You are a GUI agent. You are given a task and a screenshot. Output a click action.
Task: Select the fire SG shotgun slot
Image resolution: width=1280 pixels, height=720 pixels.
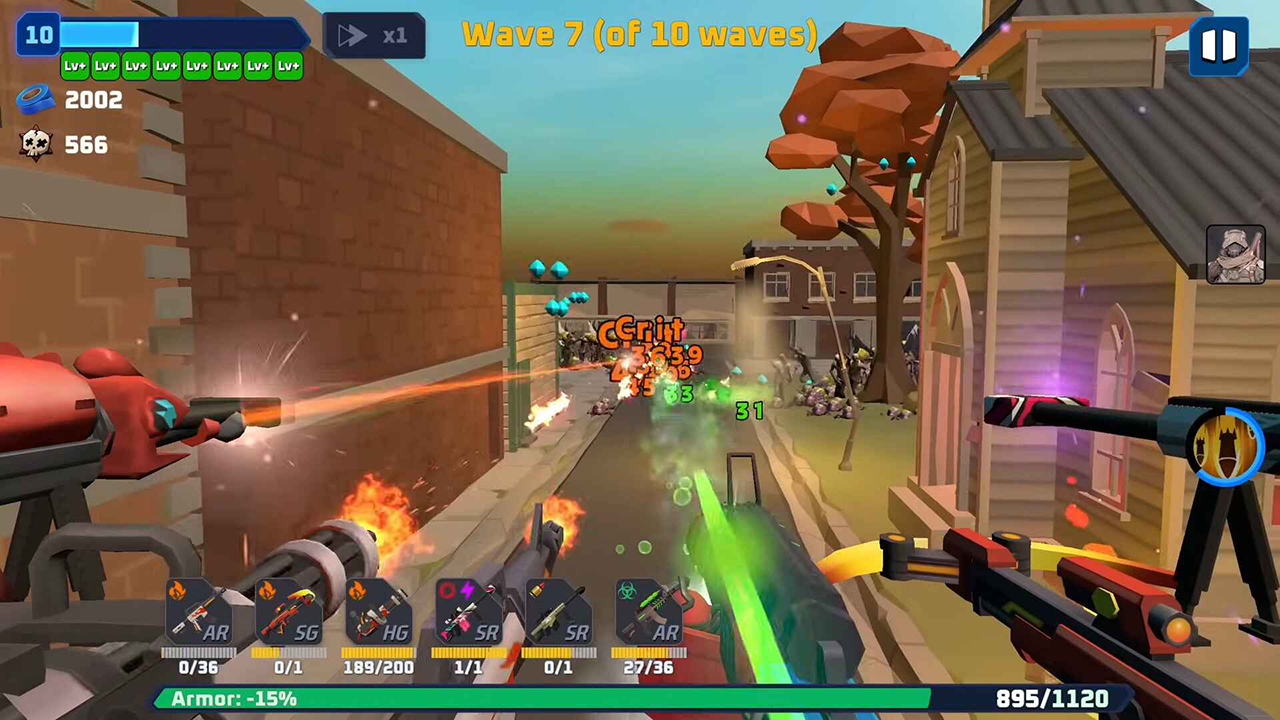click(288, 612)
